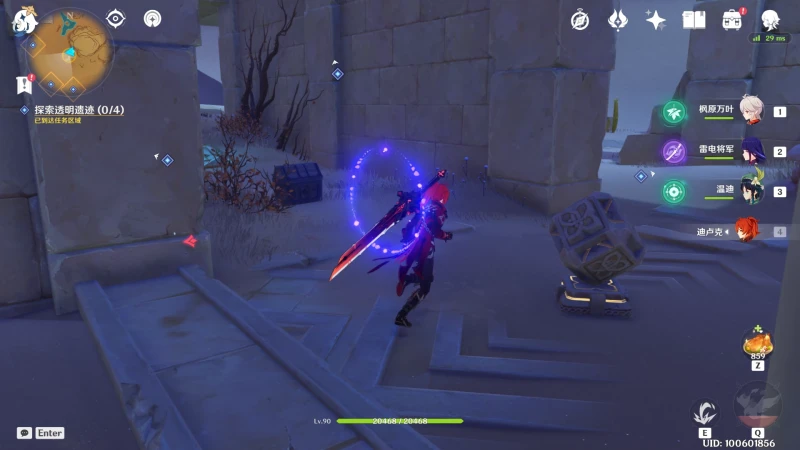The image size is (800, 450).
Task: Switch to party member 雷电将军
Action: point(751,152)
